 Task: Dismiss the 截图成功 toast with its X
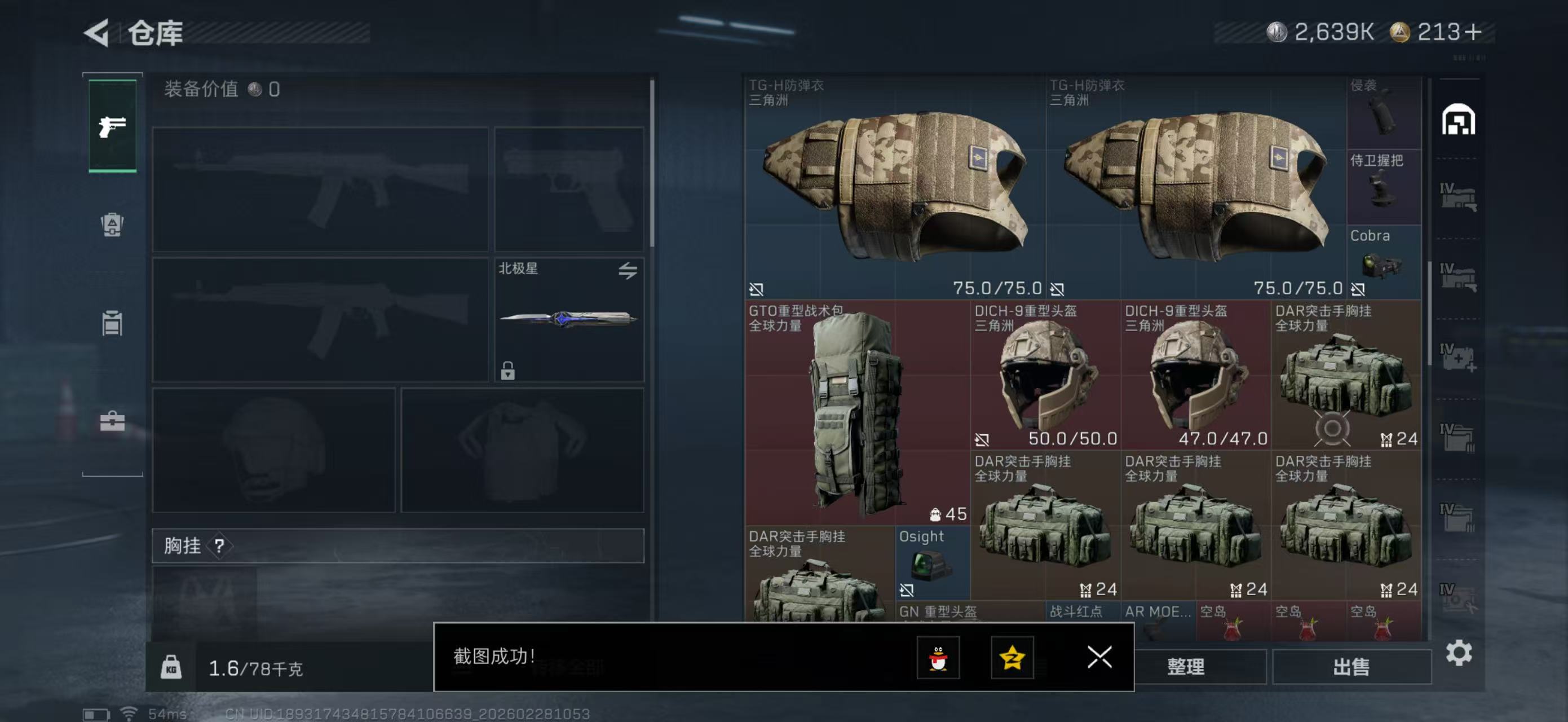point(1099,658)
